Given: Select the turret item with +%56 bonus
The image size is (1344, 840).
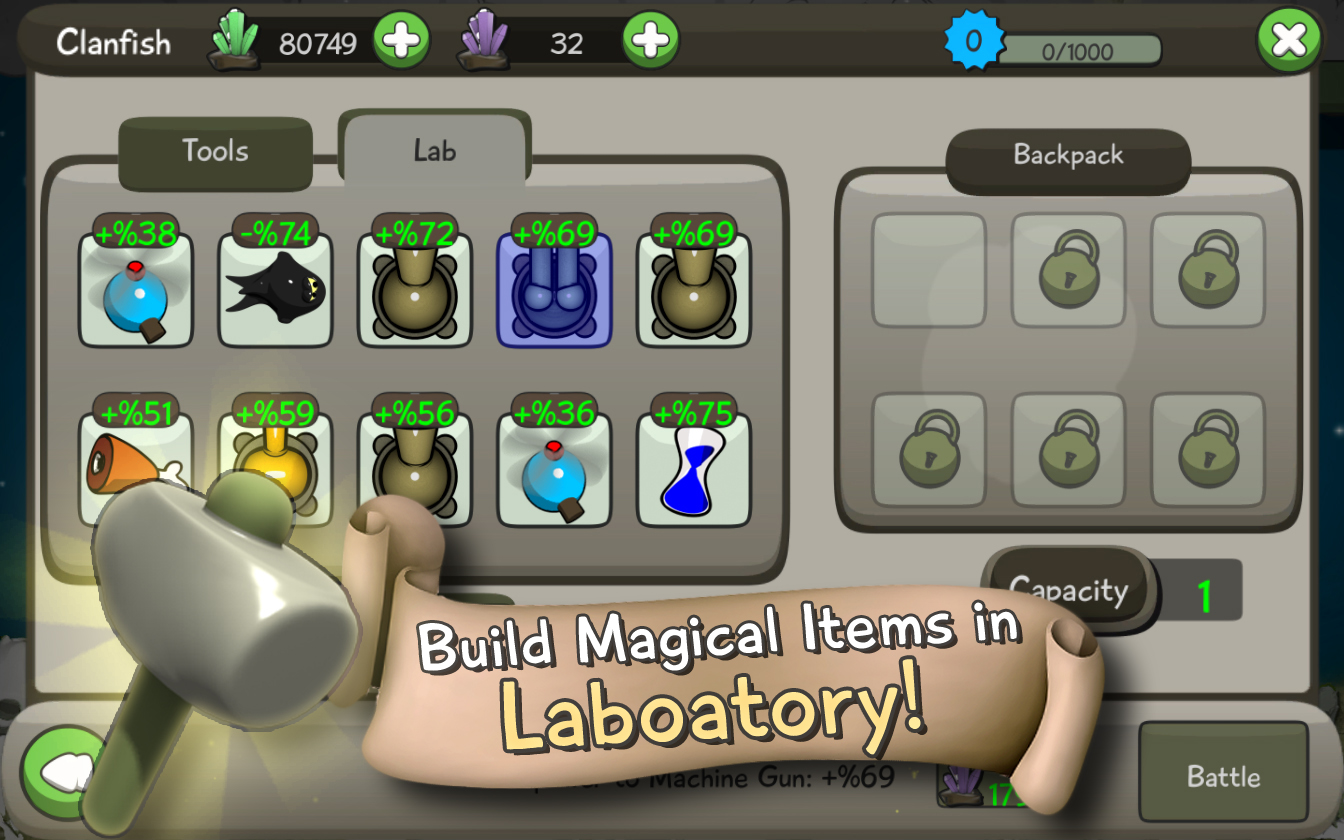Looking at the screenshot, I should [x=415, y=465].
